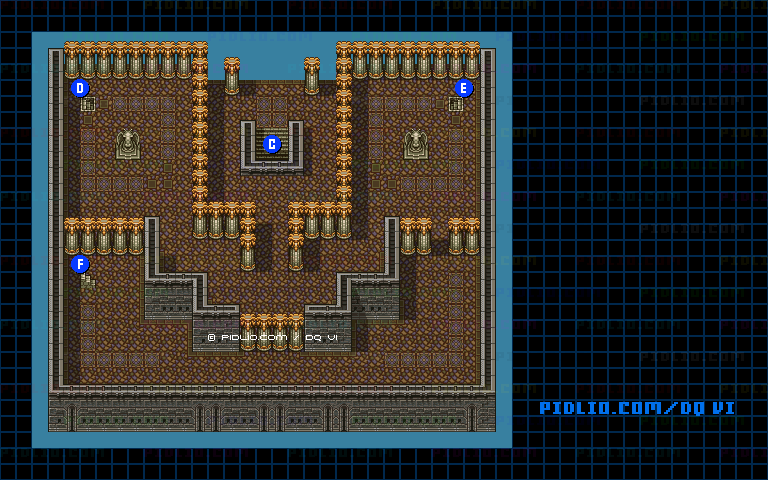Choose map marker F
768x480 pixels.
81,264
